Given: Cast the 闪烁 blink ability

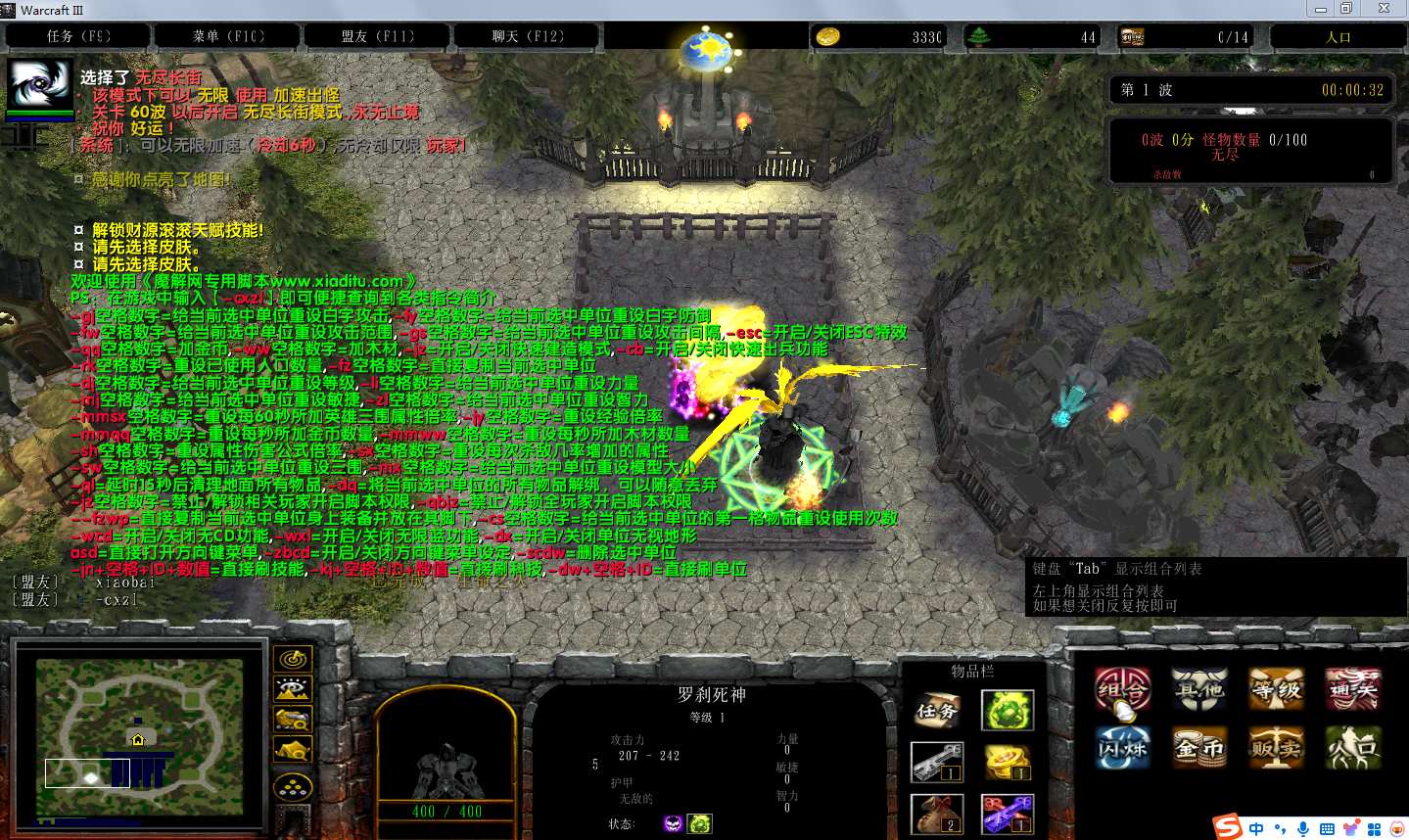Looking at the screenshot, I should point(1122,749).
